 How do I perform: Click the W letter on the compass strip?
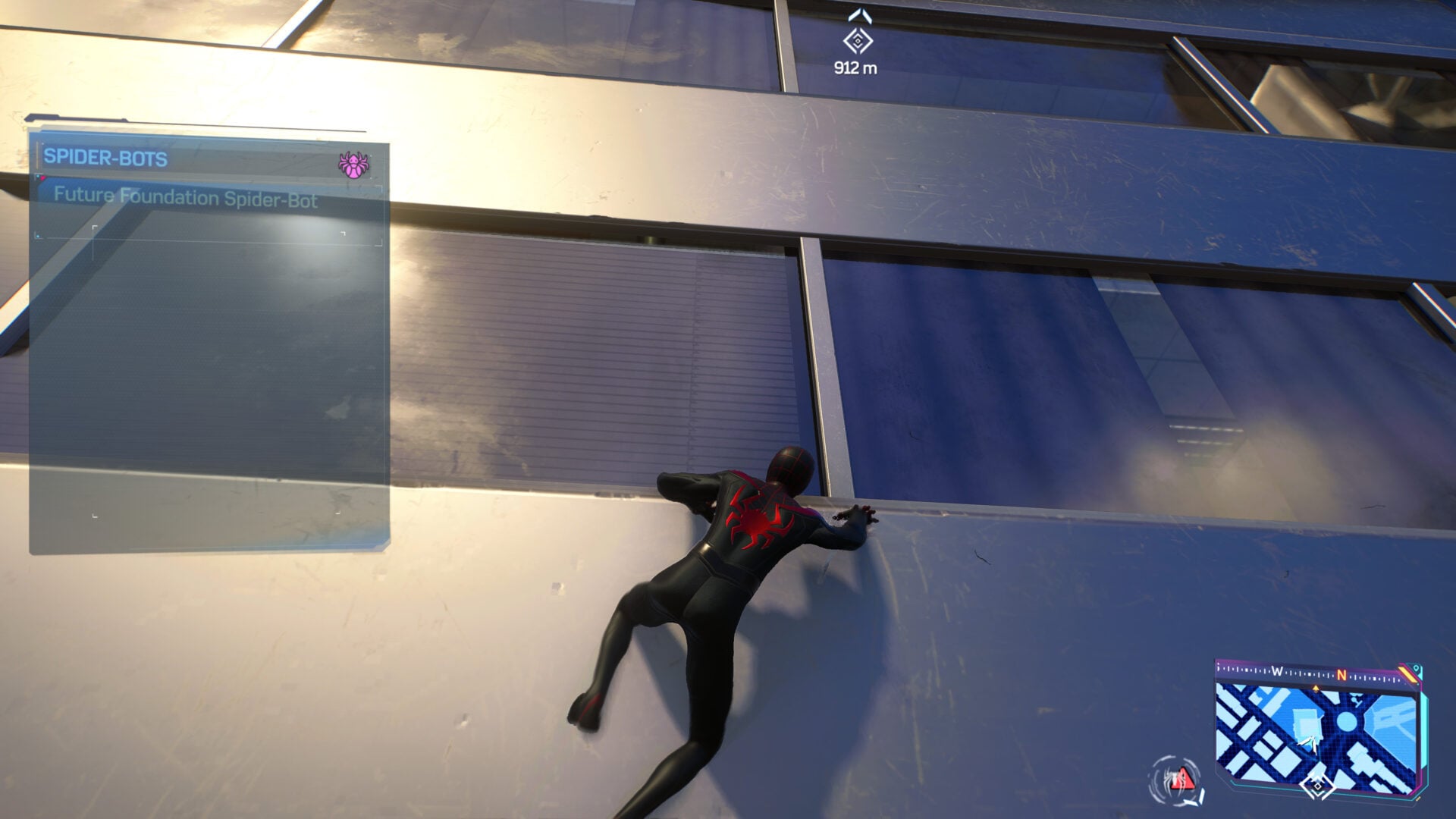coord(1278,671)
